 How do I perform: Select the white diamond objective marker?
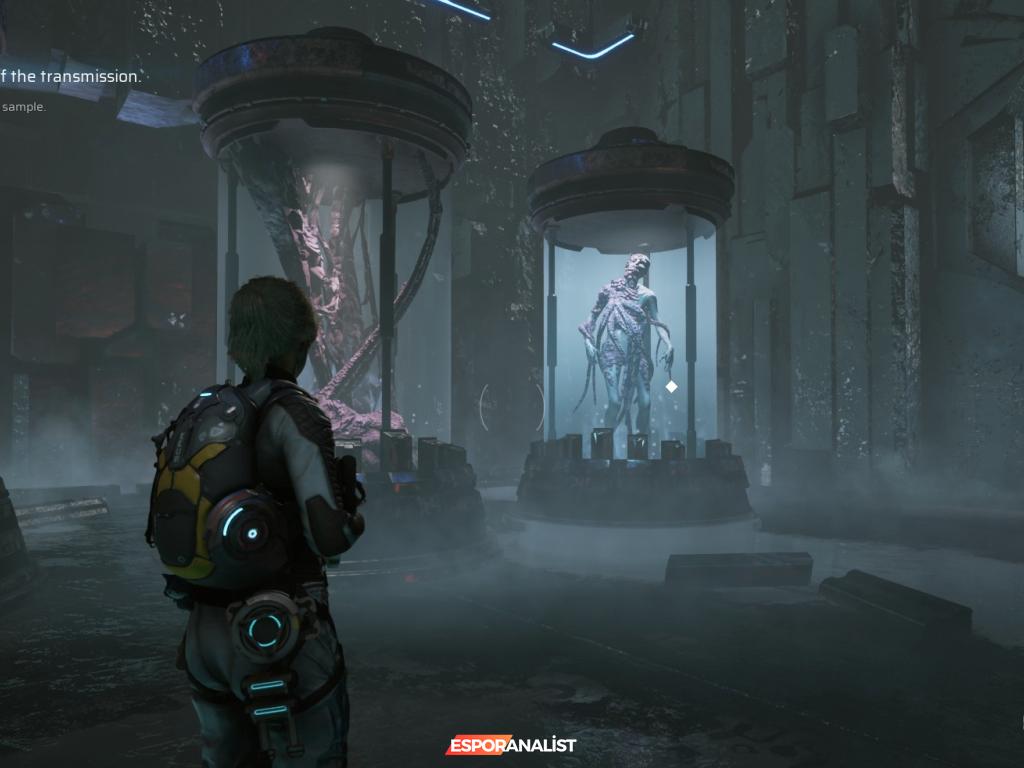(x=672, y=386)
